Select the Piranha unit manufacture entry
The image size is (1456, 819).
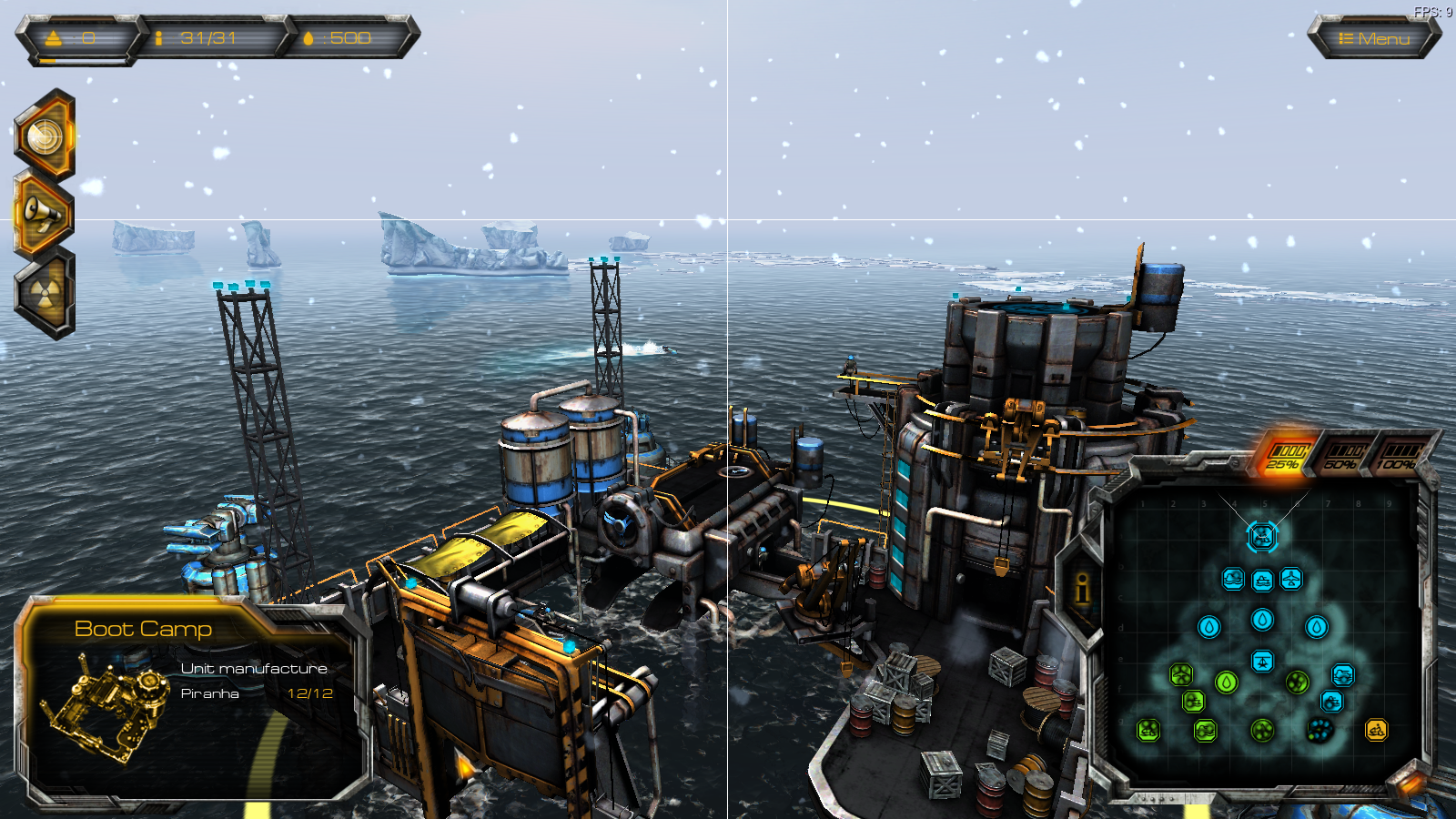pos(256,693)
